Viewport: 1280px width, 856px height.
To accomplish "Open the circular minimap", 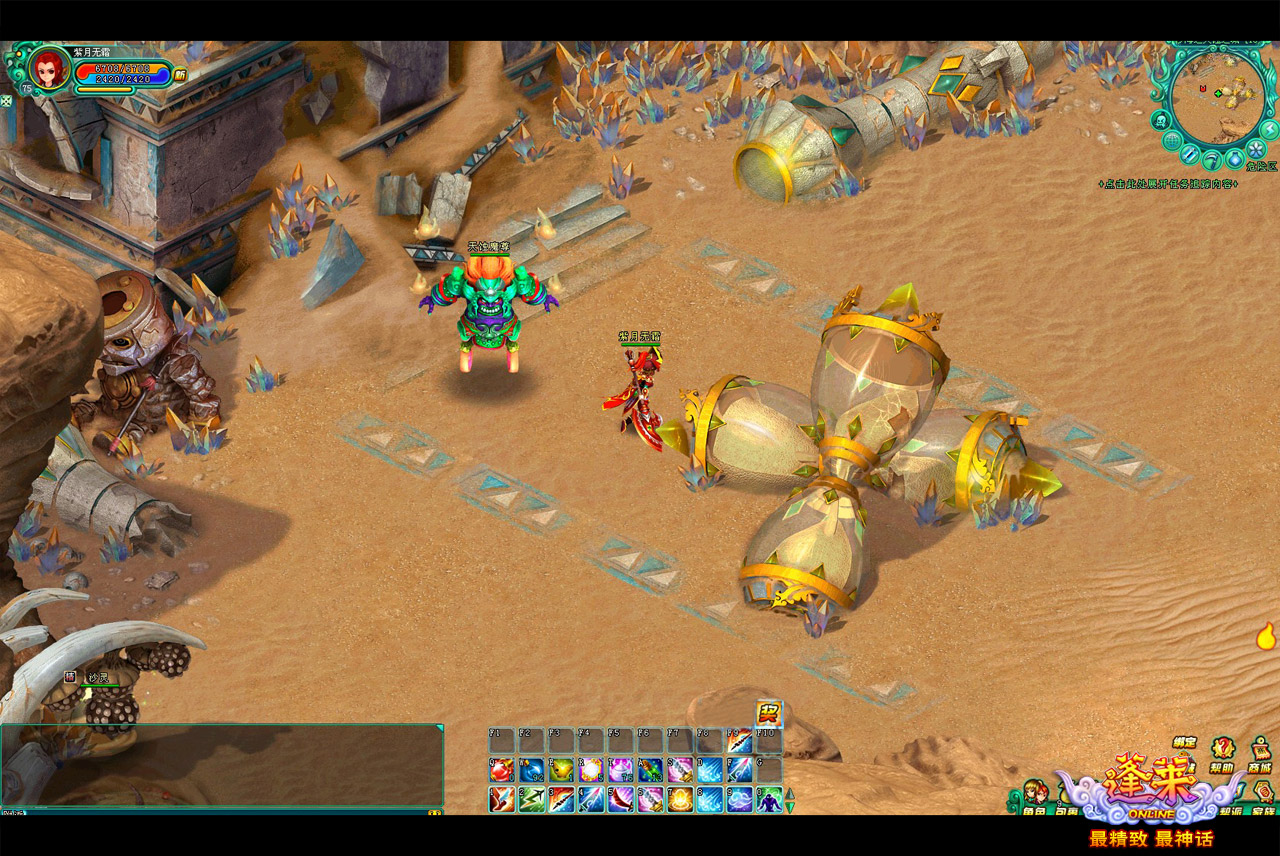I will click(x=1218, y=98).
